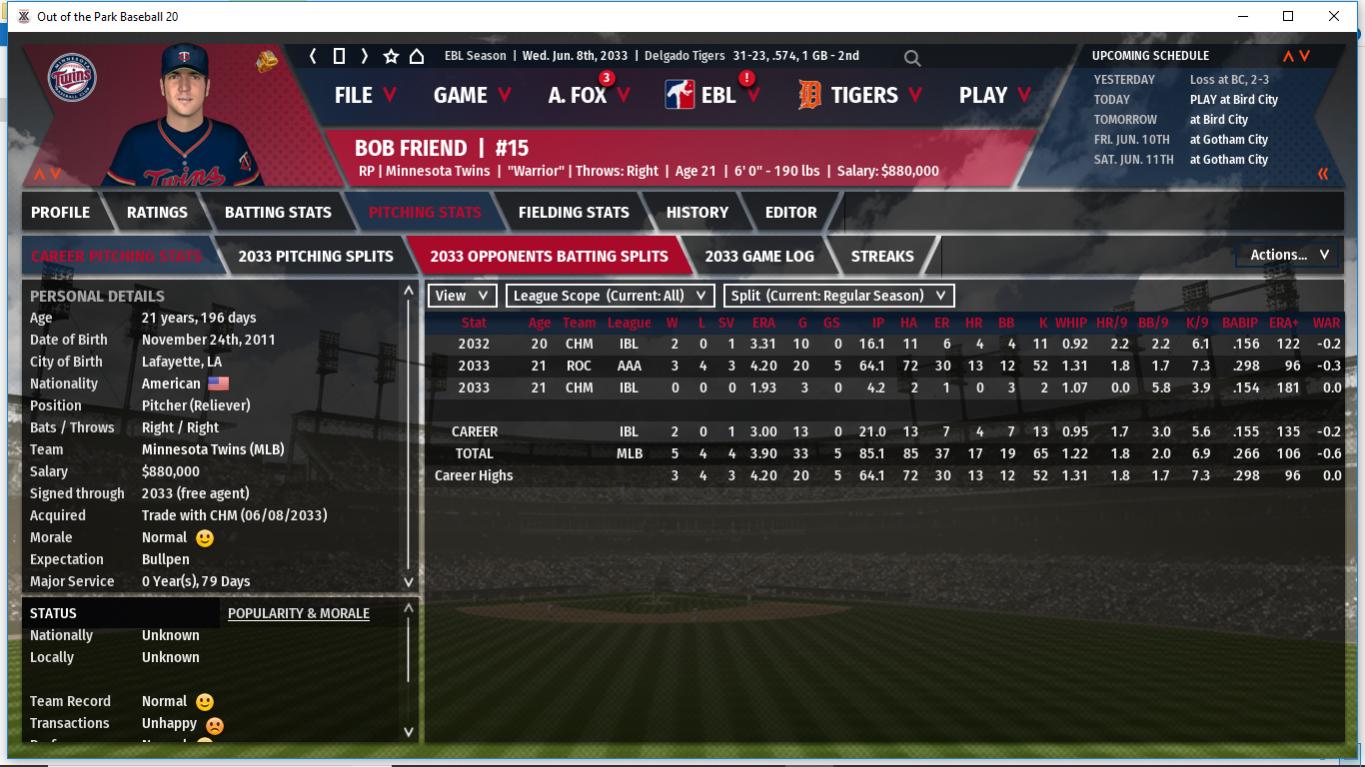
Task: Open the FILE menu
Action: [364, 95]
